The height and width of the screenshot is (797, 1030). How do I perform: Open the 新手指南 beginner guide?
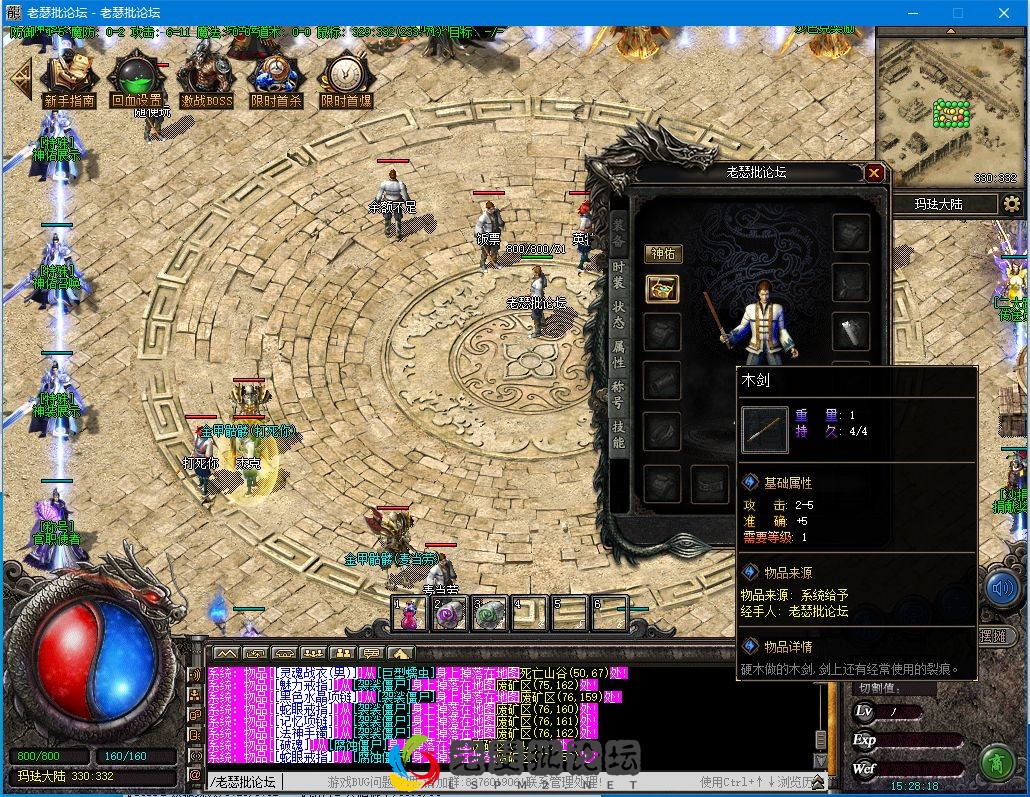coord(69,78)
